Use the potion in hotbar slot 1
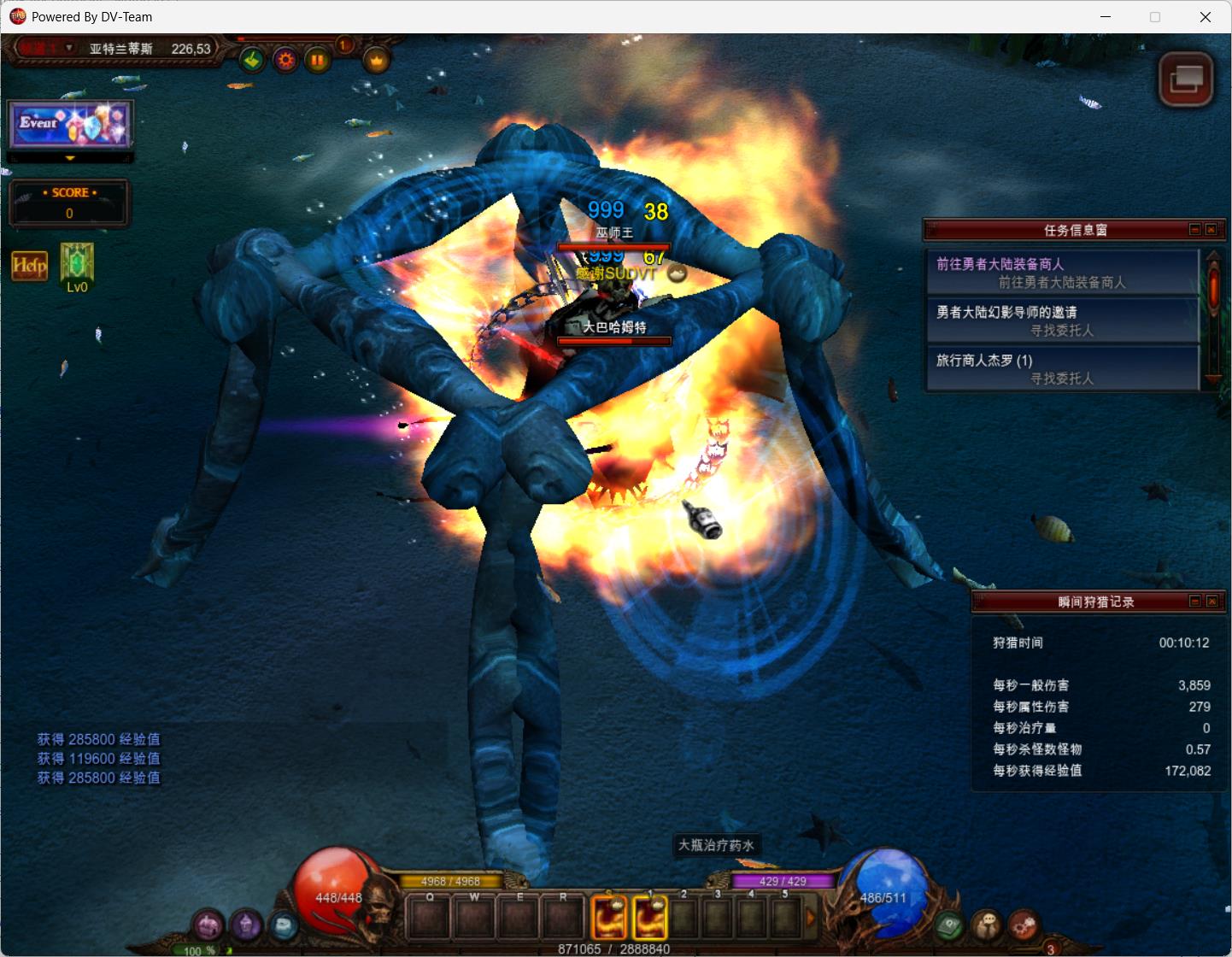The width and height of the screenshot is (1232, 957). click(649, 918)
